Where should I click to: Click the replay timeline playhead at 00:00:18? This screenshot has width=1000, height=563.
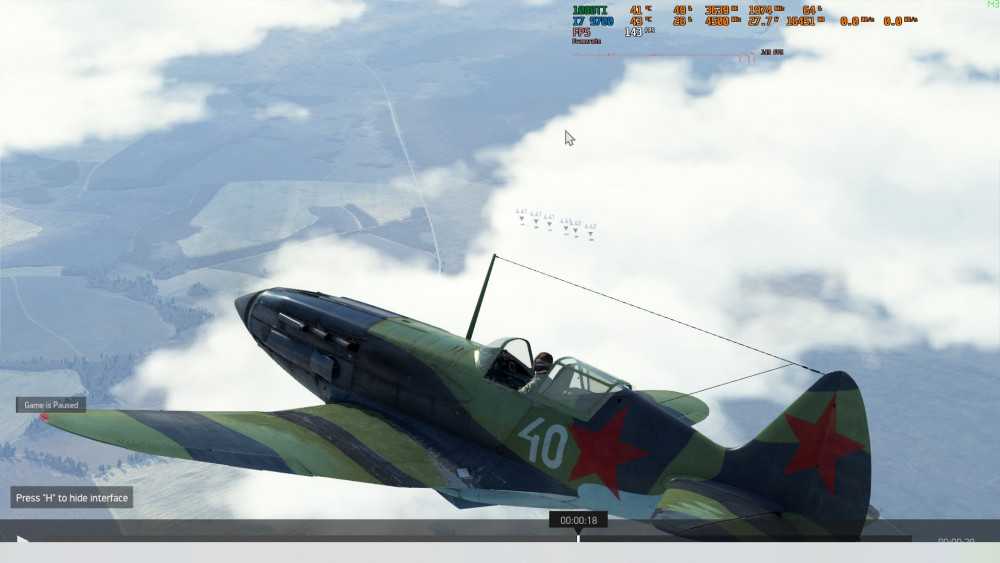click(578, 537)
